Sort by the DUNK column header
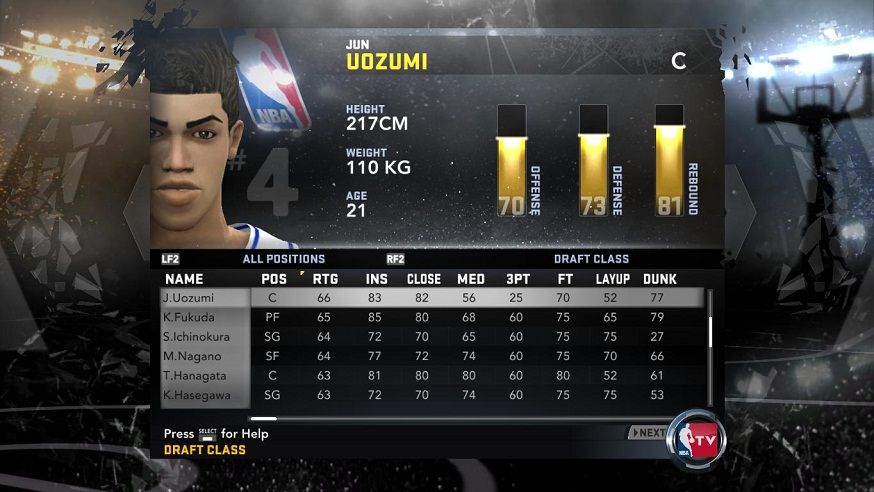 [x=660, y=278]
